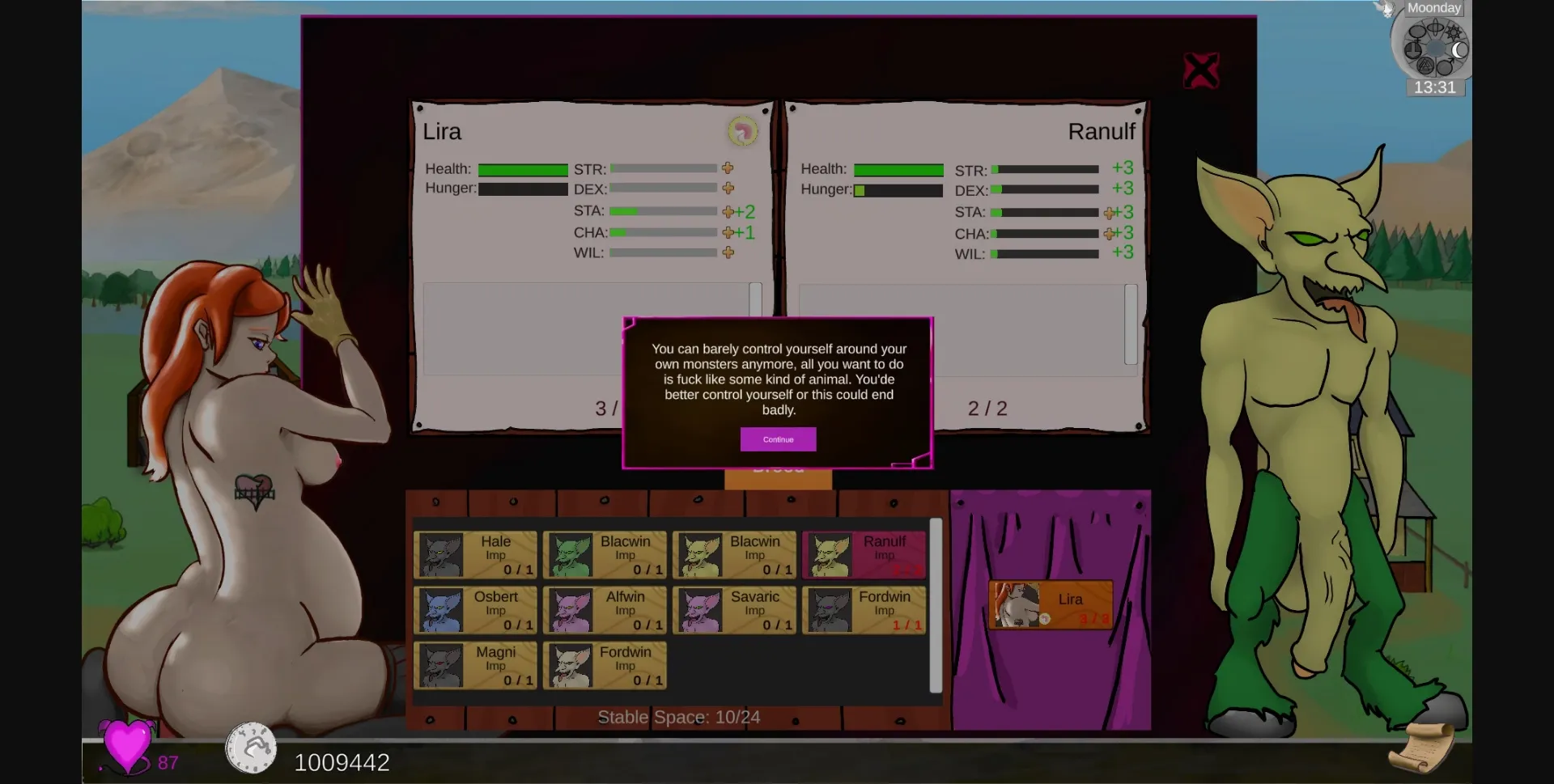Screen dimensions: 1554x784
Task: Click Lira's portrait in the breeding pen
Action: 1050,604
